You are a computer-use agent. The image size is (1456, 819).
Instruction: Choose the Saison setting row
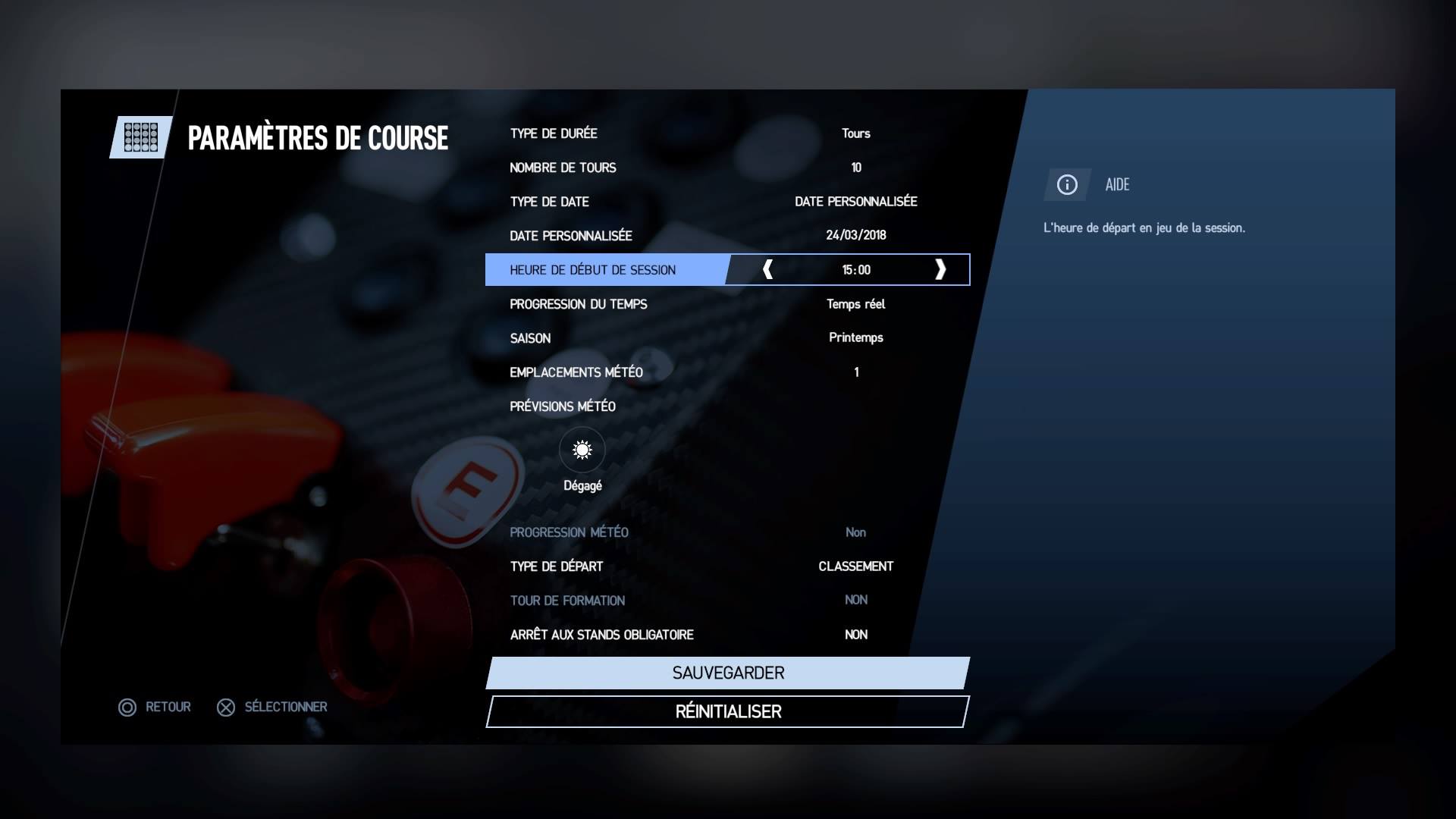click(x=726, y=338)
